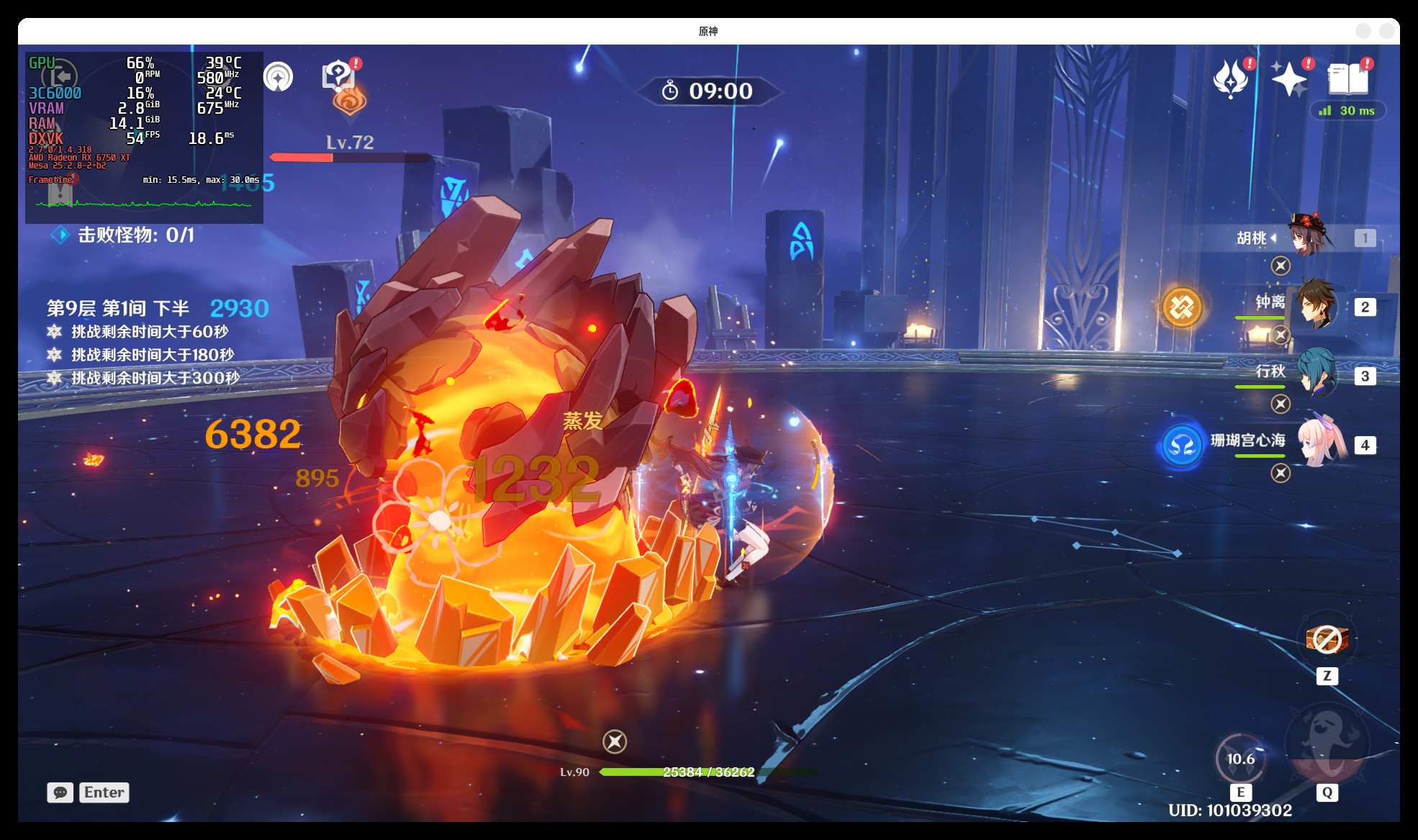Open the chat box
Screen dimensions: 1418x840
60,792
